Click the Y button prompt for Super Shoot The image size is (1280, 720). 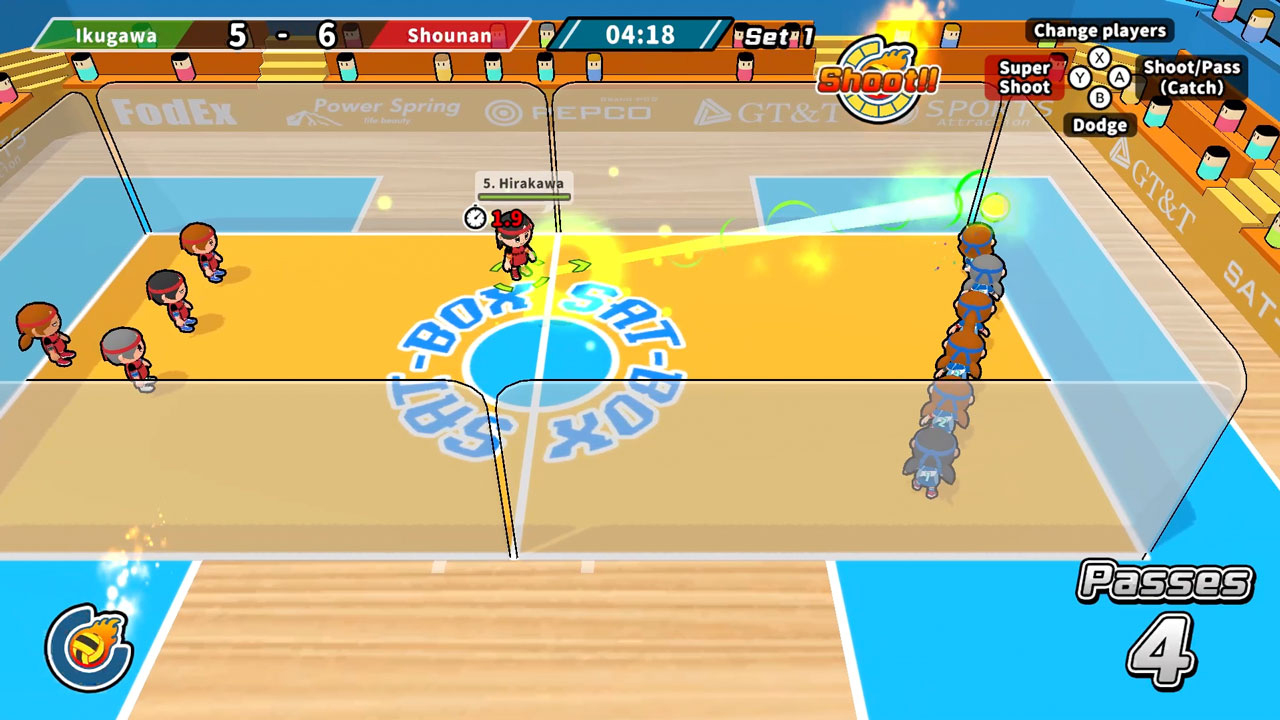click(x=1081, y=76)
